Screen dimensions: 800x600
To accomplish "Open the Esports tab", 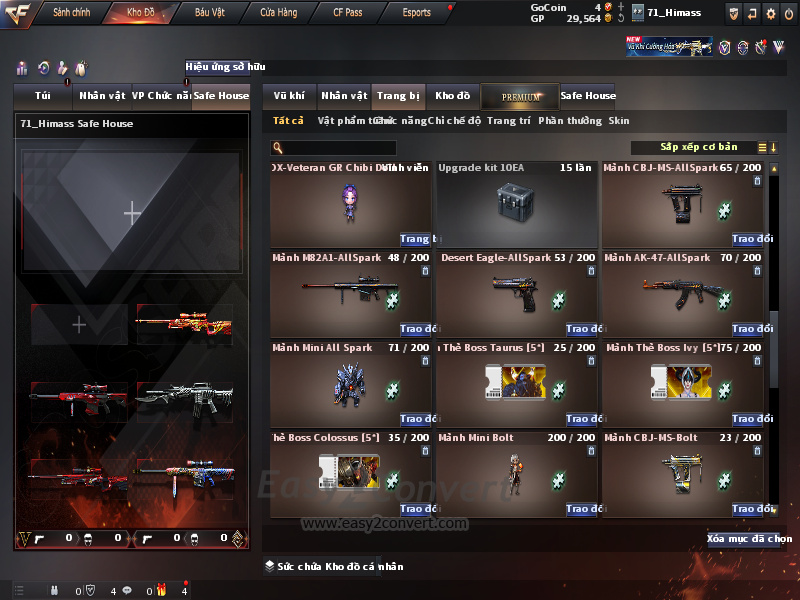I will click(x=416, y=13).
